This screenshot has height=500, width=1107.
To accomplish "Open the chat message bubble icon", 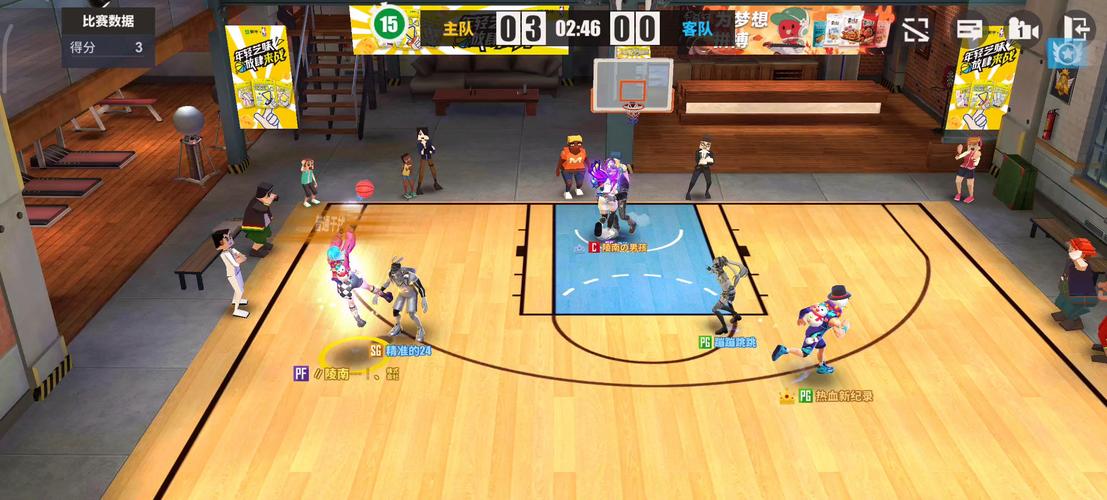I will click(970, 29).
